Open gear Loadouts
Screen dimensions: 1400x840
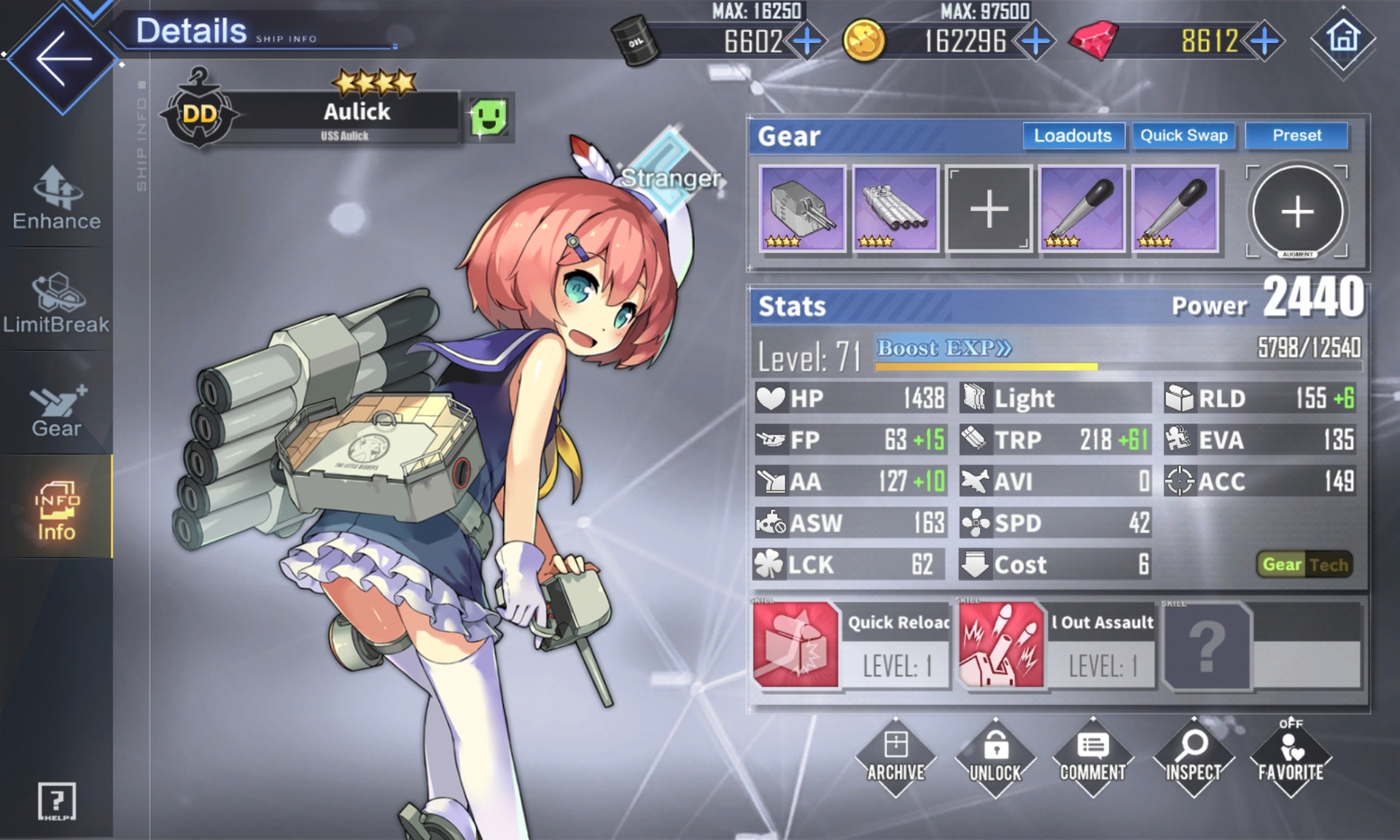pyautogui.click(x=1073, y=136)
